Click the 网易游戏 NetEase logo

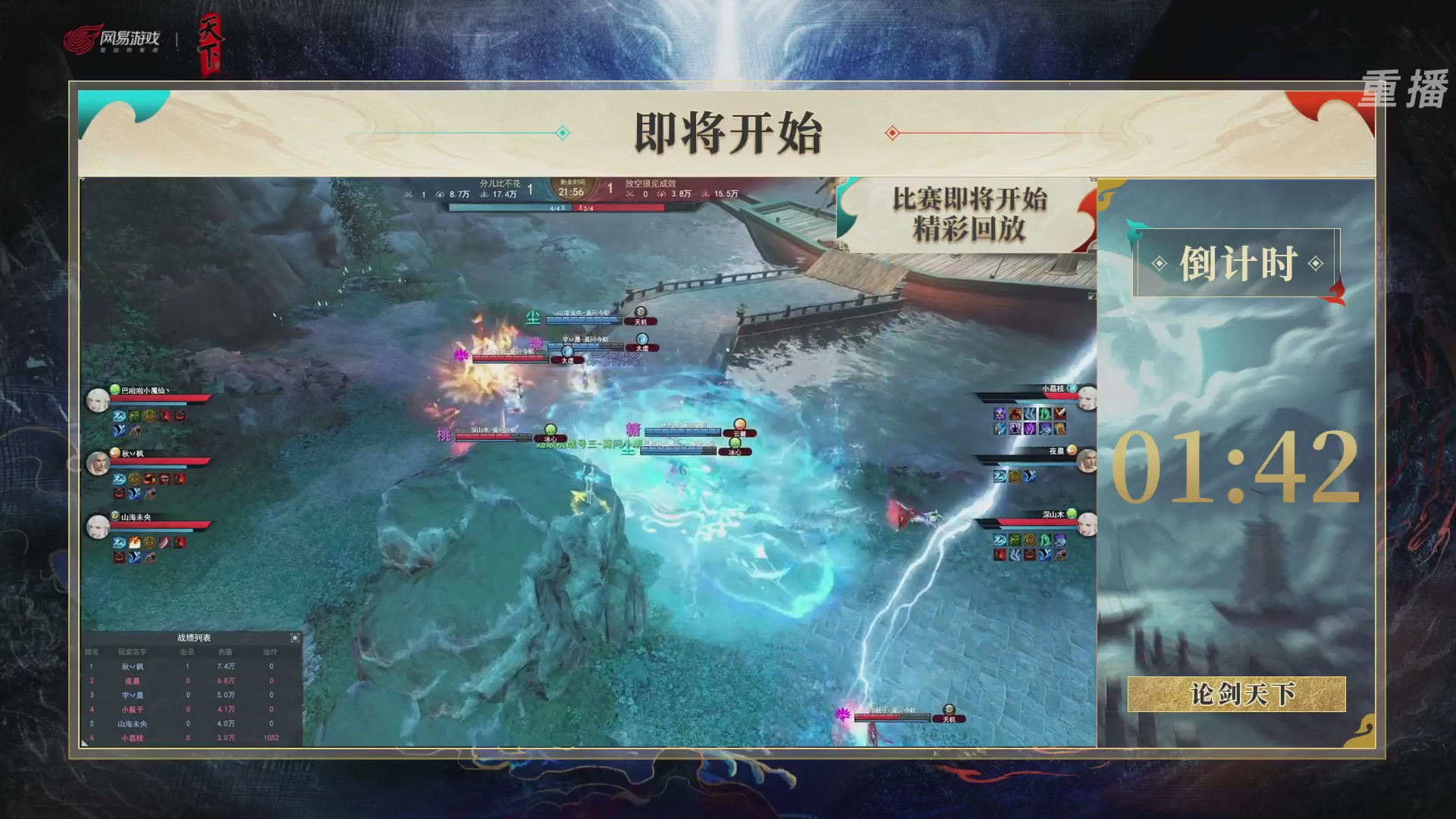[114, 36]
